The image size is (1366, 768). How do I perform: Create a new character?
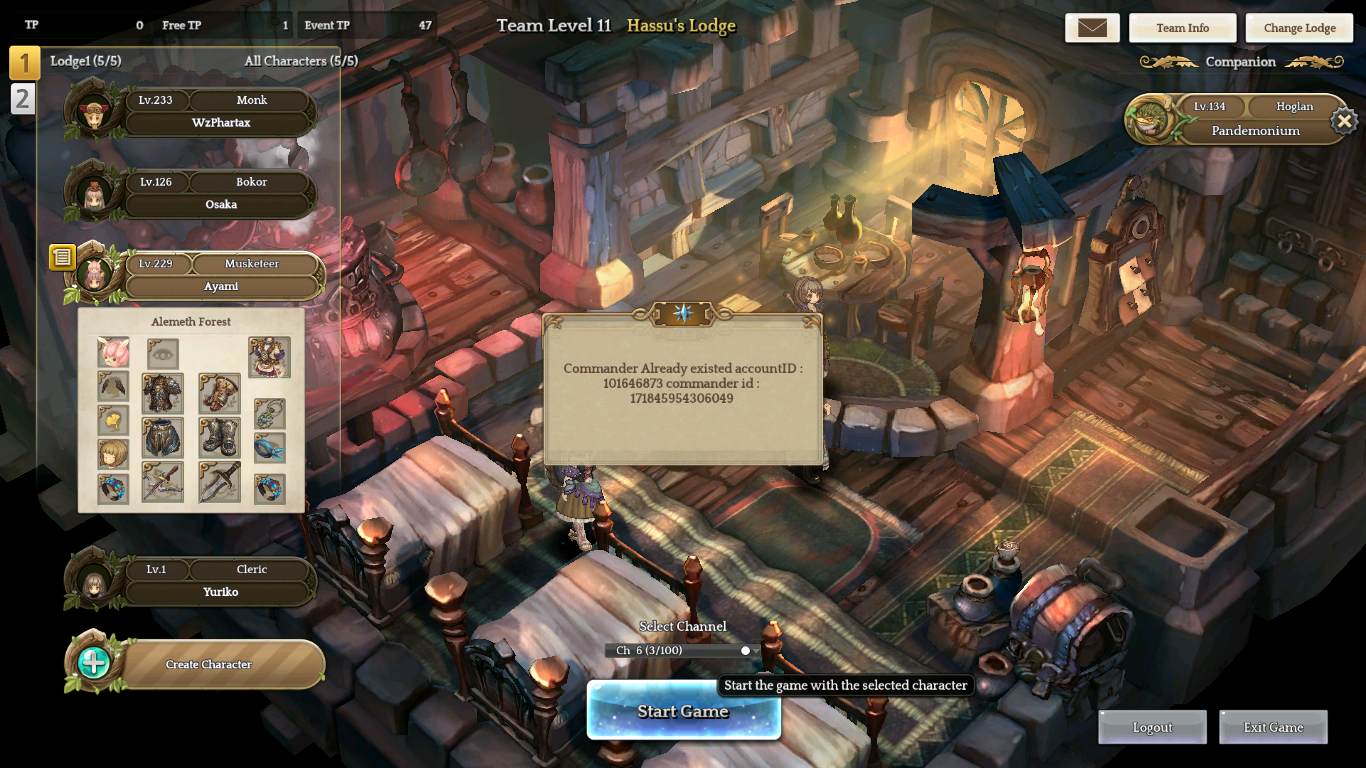[x=208, y=664]
